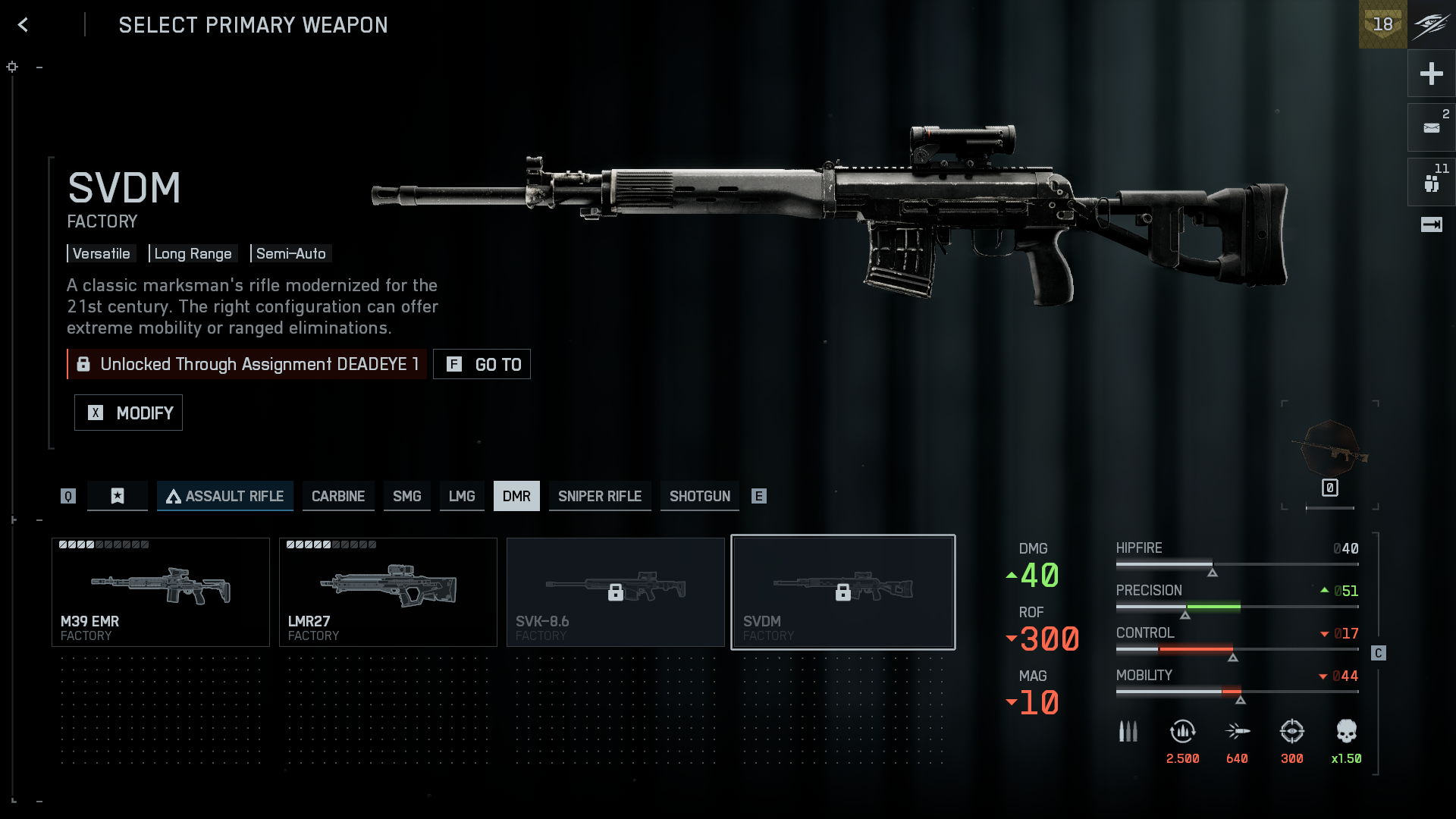Select the locked SVK-8.6 tile
The height and width of the screenshot is (819, 1456).
pyautogui.click(x=616, y=592)
